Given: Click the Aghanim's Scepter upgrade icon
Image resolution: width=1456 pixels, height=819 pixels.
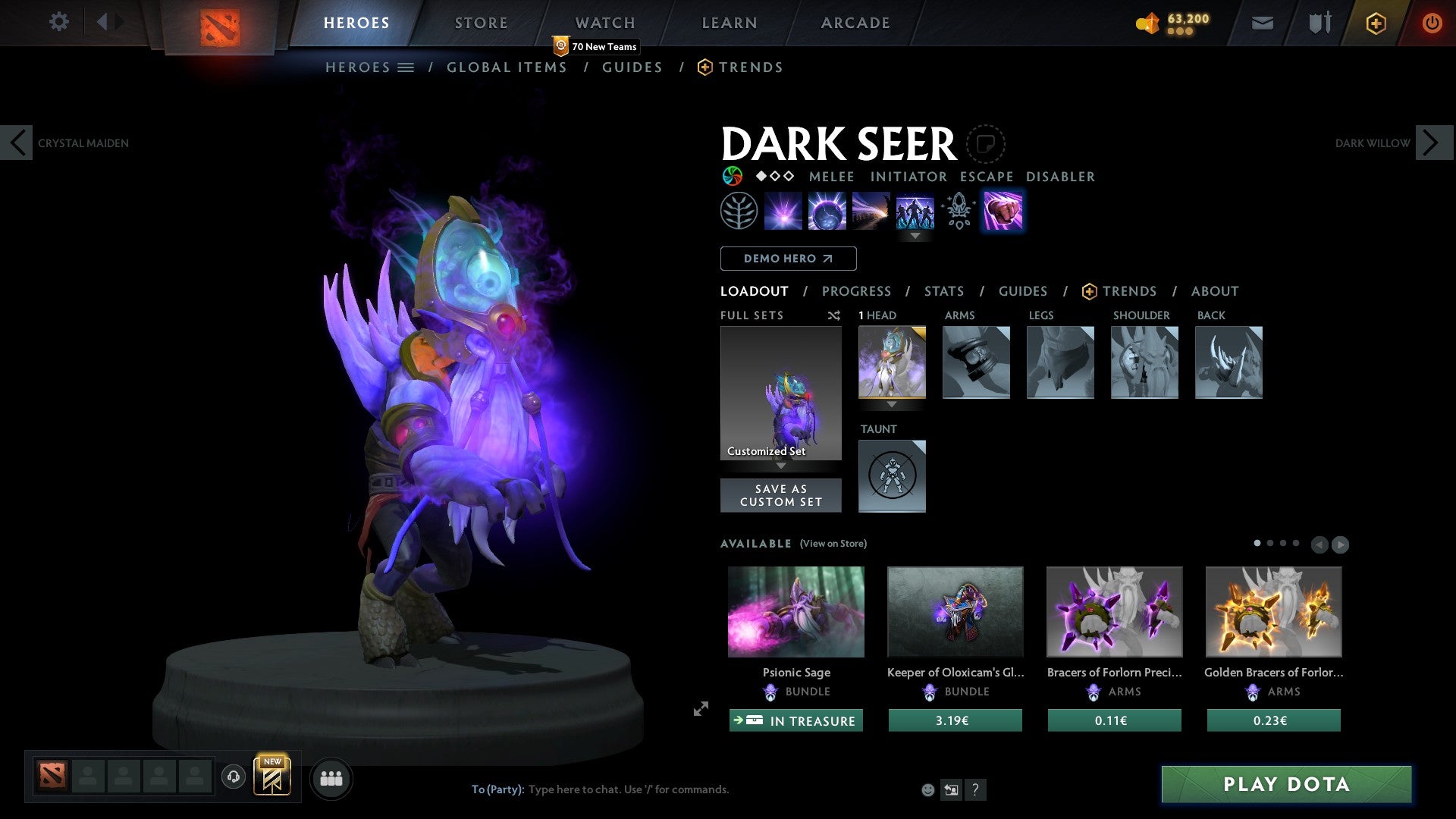Looking at the screenshot, I should [x=958, y=211].
